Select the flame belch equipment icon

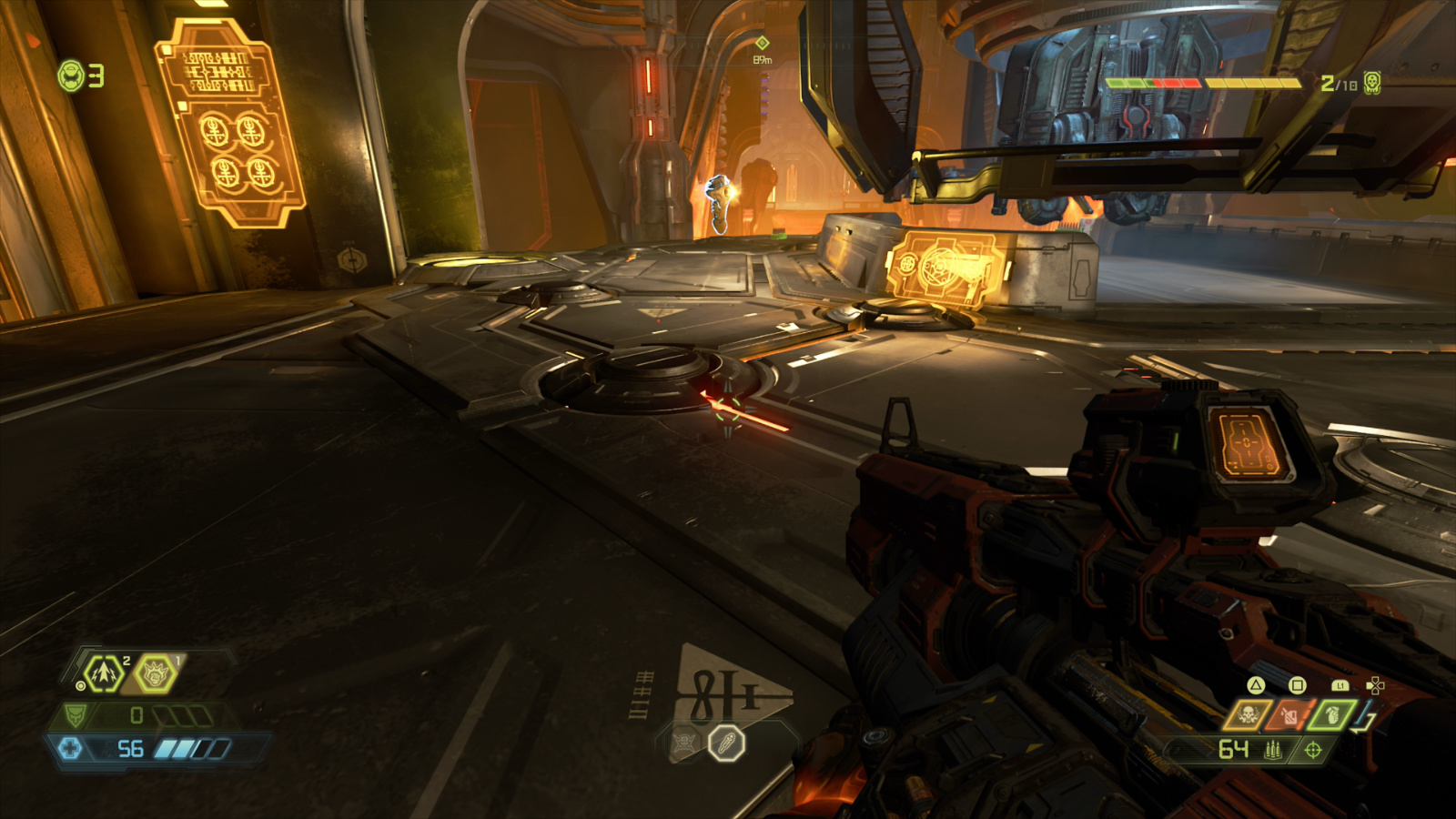(x=1289, y=715)
